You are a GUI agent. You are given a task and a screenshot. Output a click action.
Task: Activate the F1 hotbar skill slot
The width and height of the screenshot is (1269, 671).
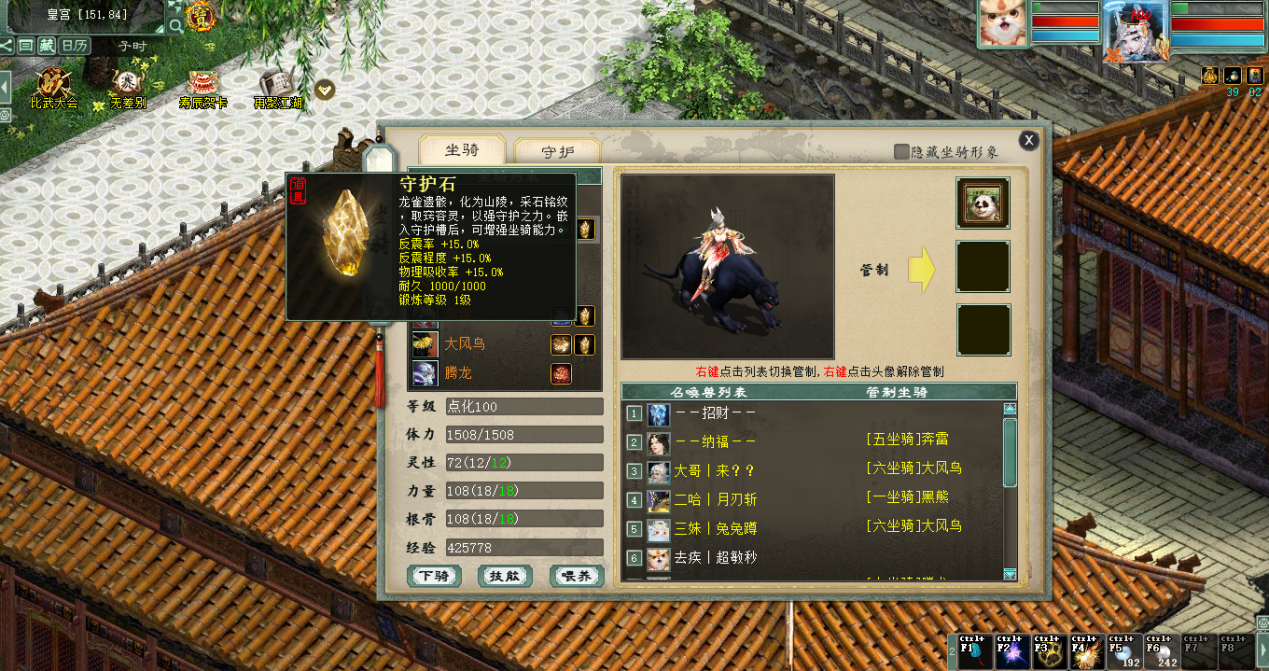point(975,651)
